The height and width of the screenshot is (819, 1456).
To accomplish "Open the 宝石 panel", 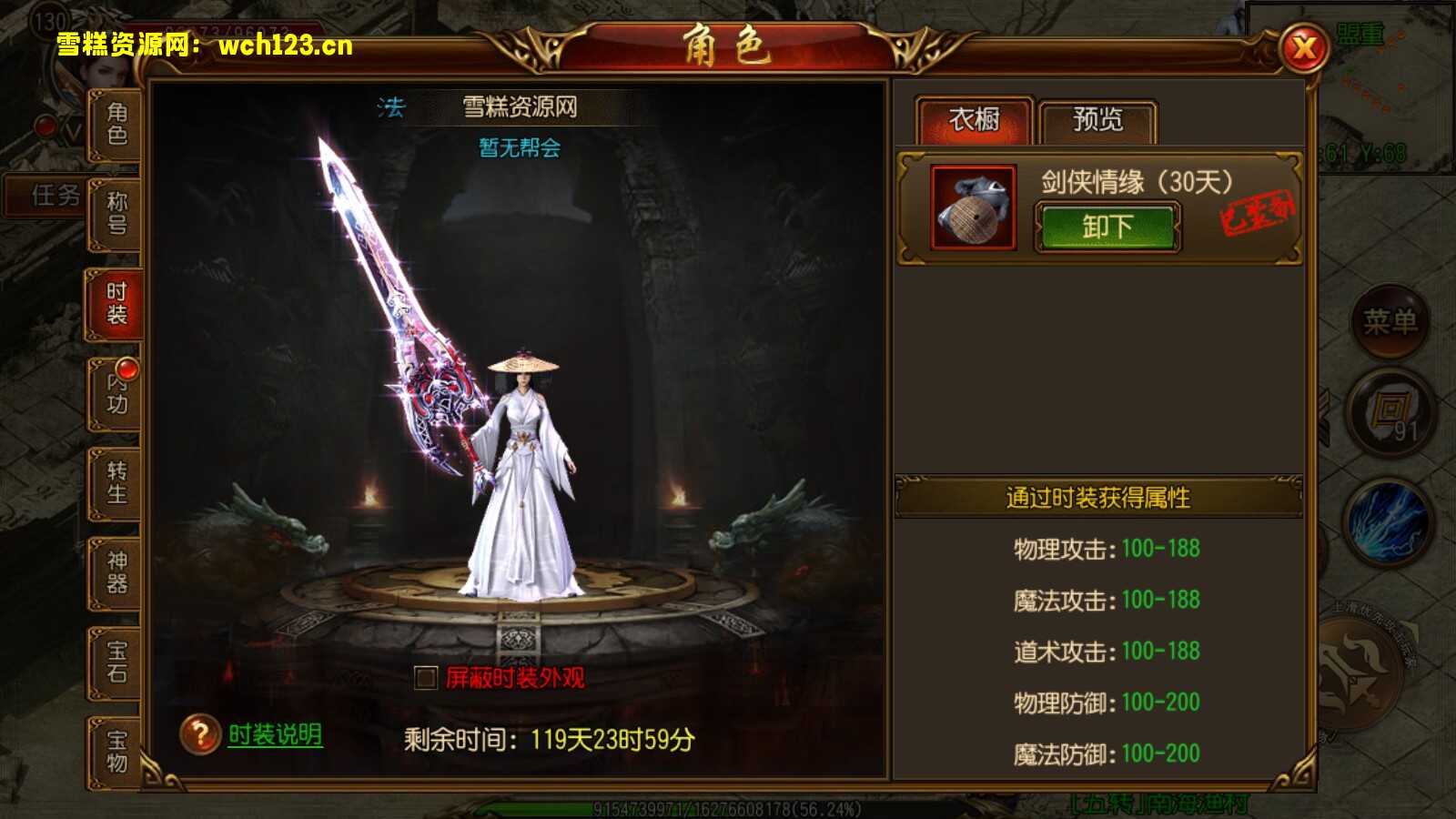I will [x=114, y=663].
